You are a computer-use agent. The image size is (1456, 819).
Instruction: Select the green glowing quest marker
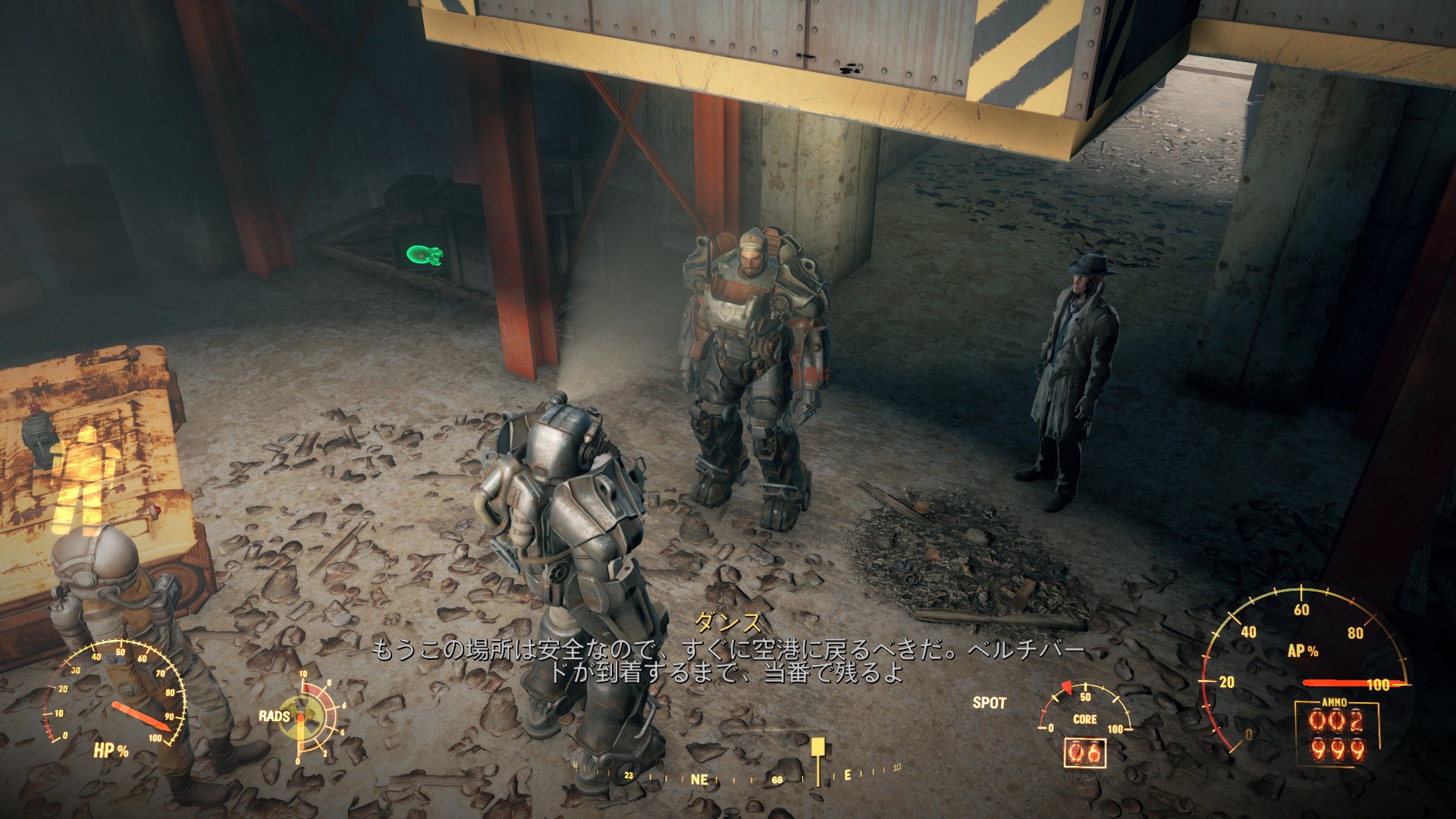point(422,257)
